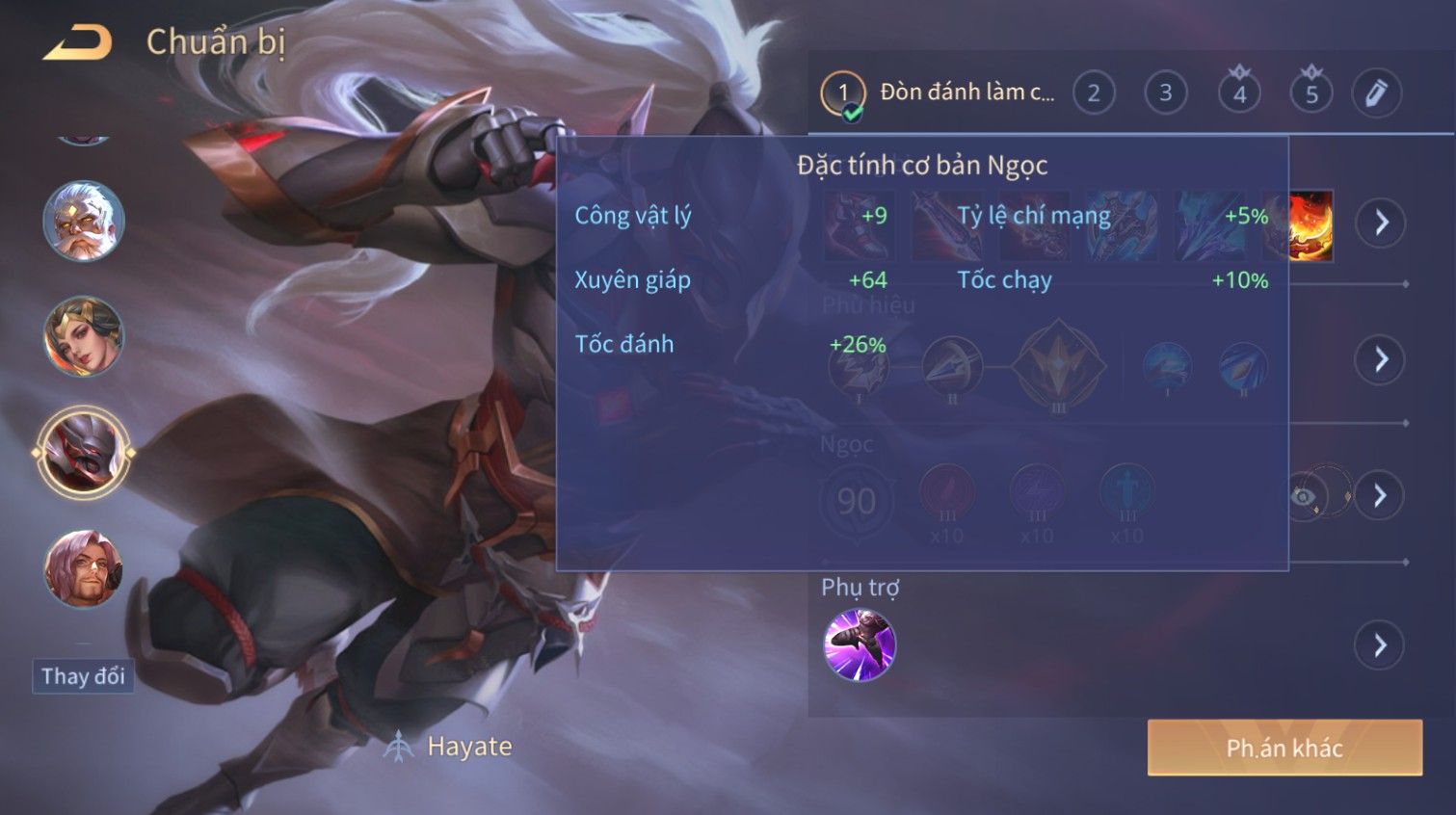Image resolution: width=1456 pixels, height=815 pixels.
Task: Toggle the eye icon for Ngọc stats
Action: pyautogui.click(x=1304, y=496)
